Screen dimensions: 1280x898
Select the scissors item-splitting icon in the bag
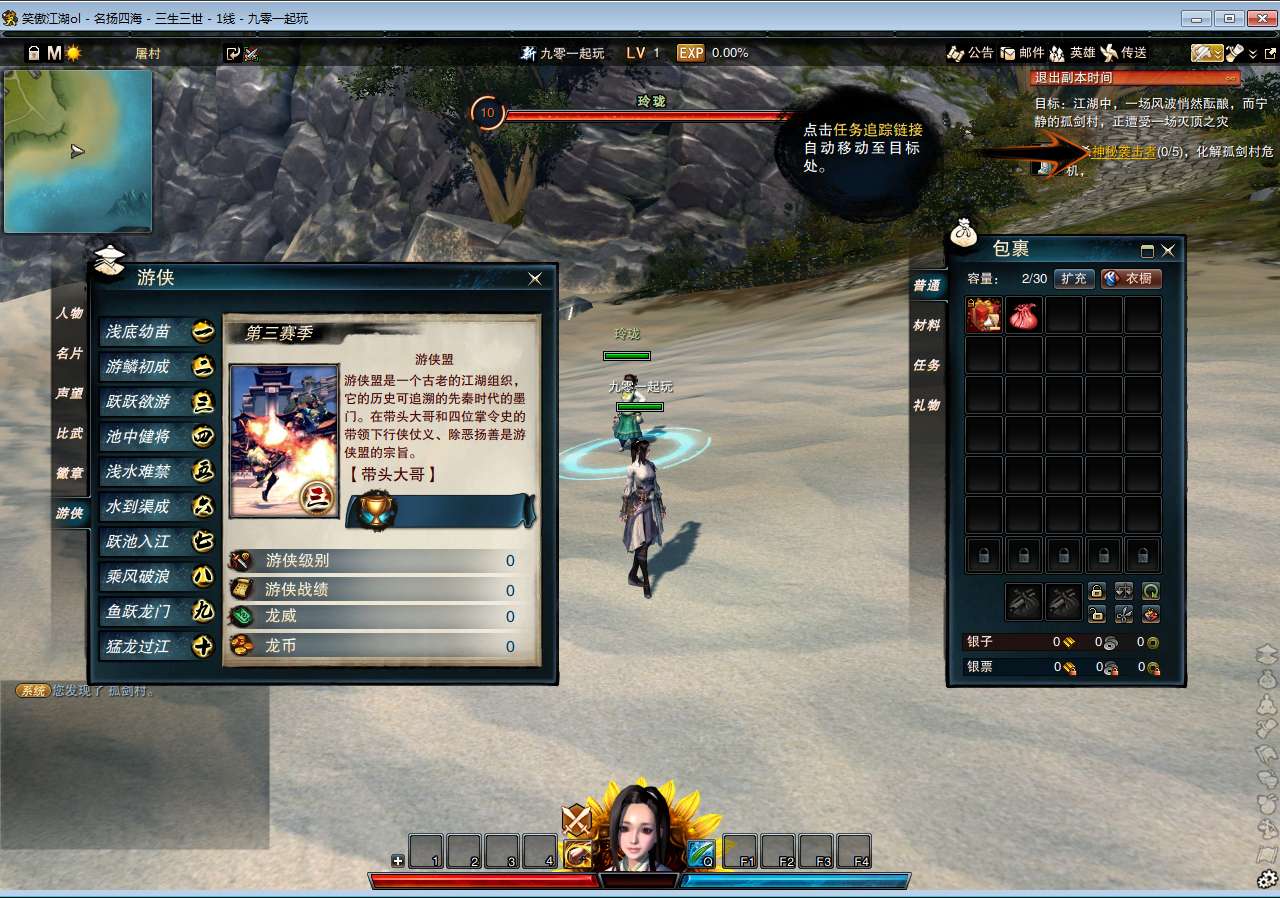tap(1124, 613)
